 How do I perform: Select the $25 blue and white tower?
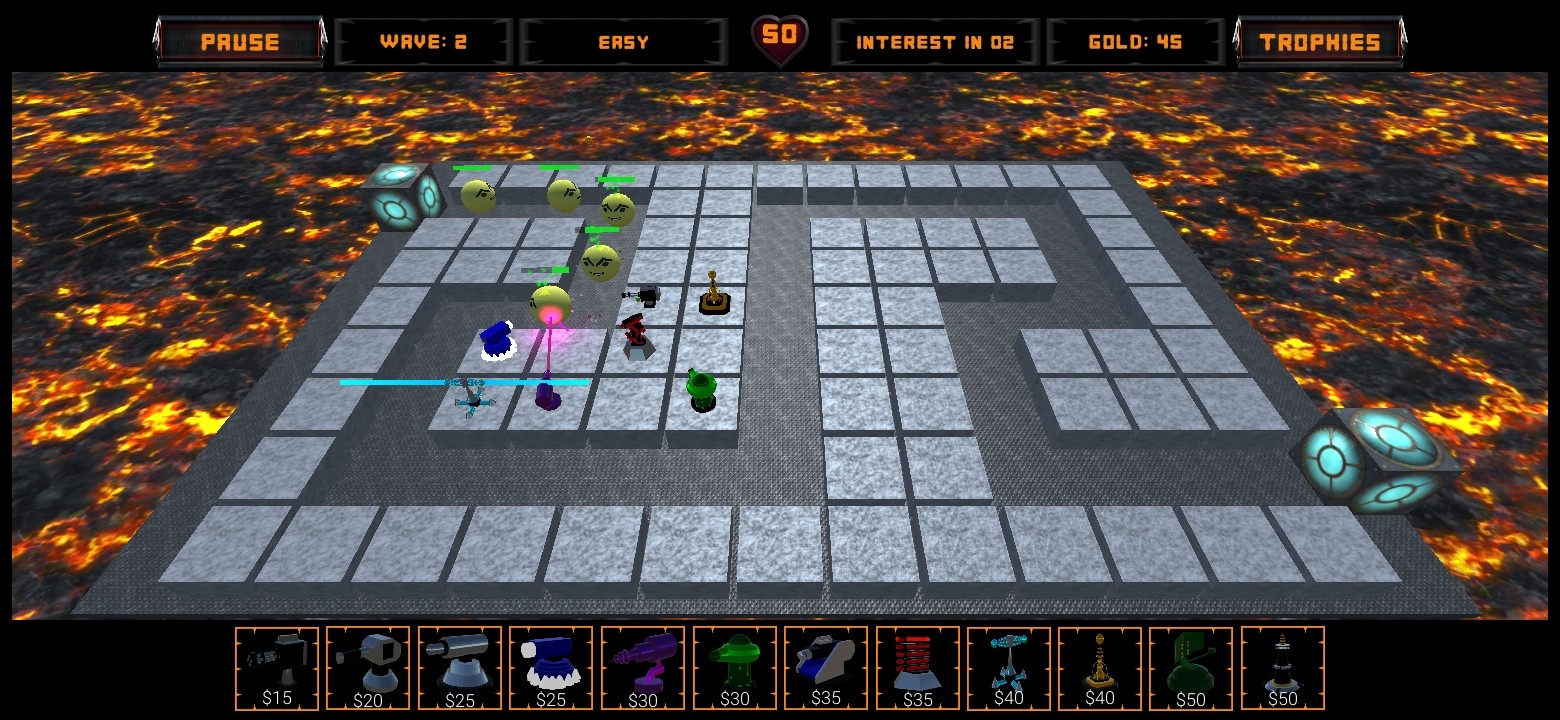click(x=551, y=668)
